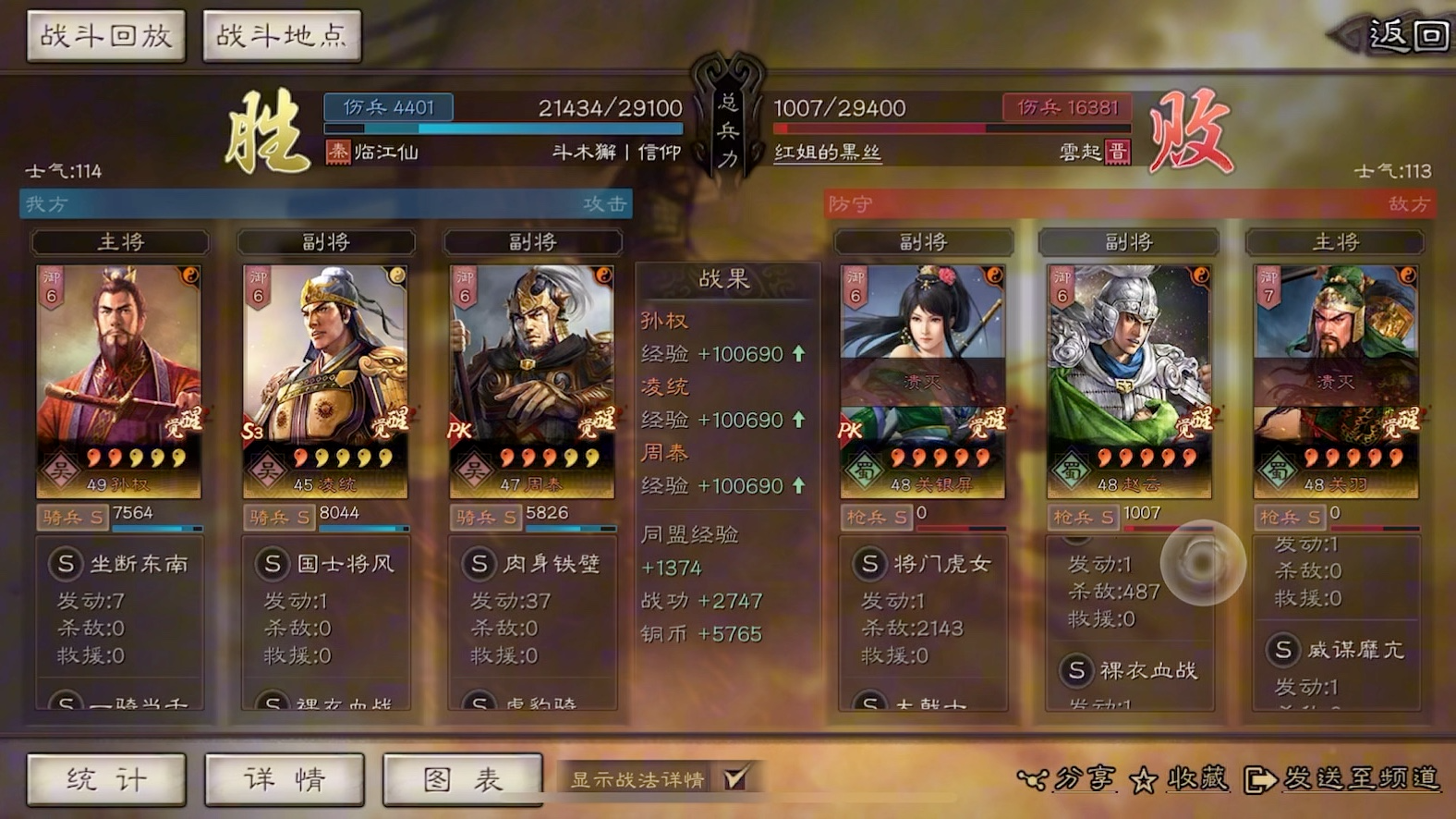View the 战斗地点 battle location
Screen dimensions: 1456x819
[282, 36]
